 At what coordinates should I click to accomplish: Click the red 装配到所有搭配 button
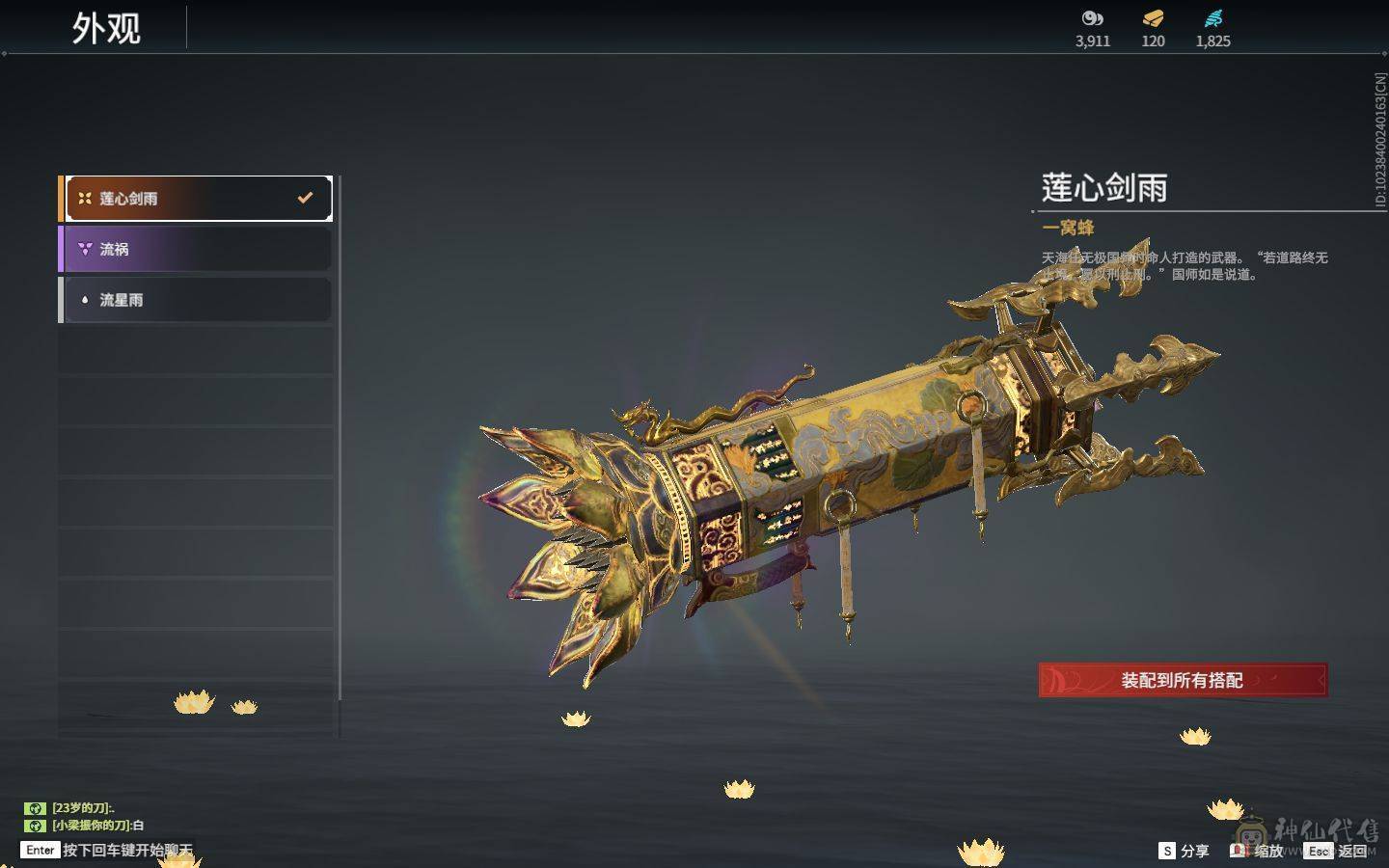1183,680
